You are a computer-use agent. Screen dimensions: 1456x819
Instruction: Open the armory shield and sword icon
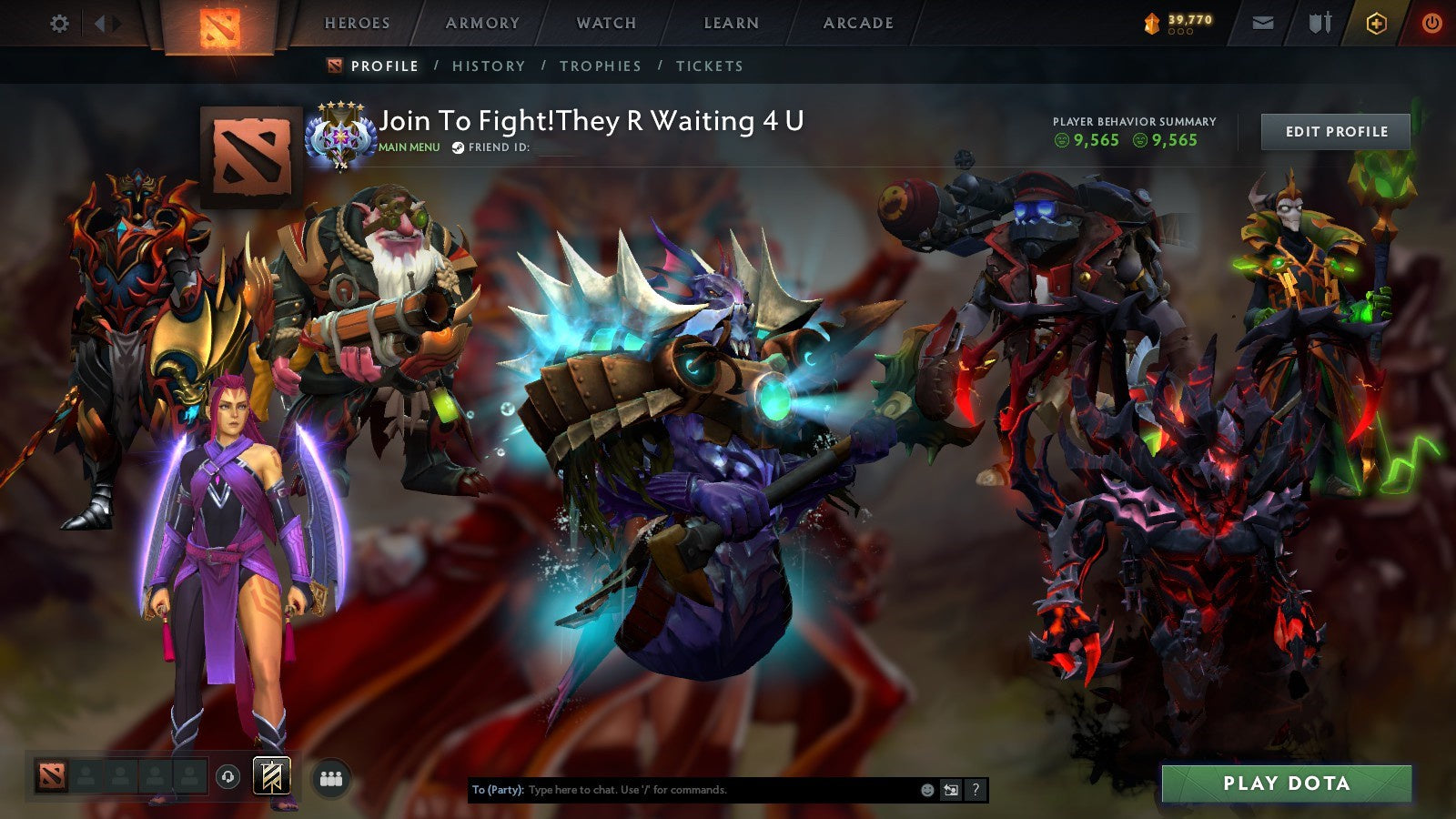coord(1319,23)
